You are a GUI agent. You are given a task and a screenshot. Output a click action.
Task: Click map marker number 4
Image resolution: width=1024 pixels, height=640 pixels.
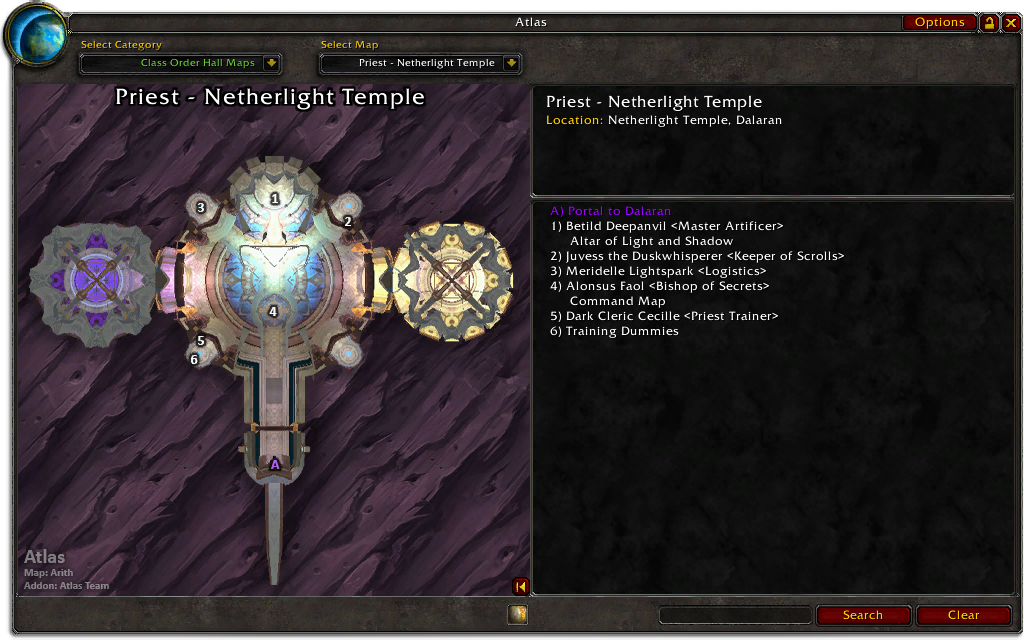coord(272,311)
